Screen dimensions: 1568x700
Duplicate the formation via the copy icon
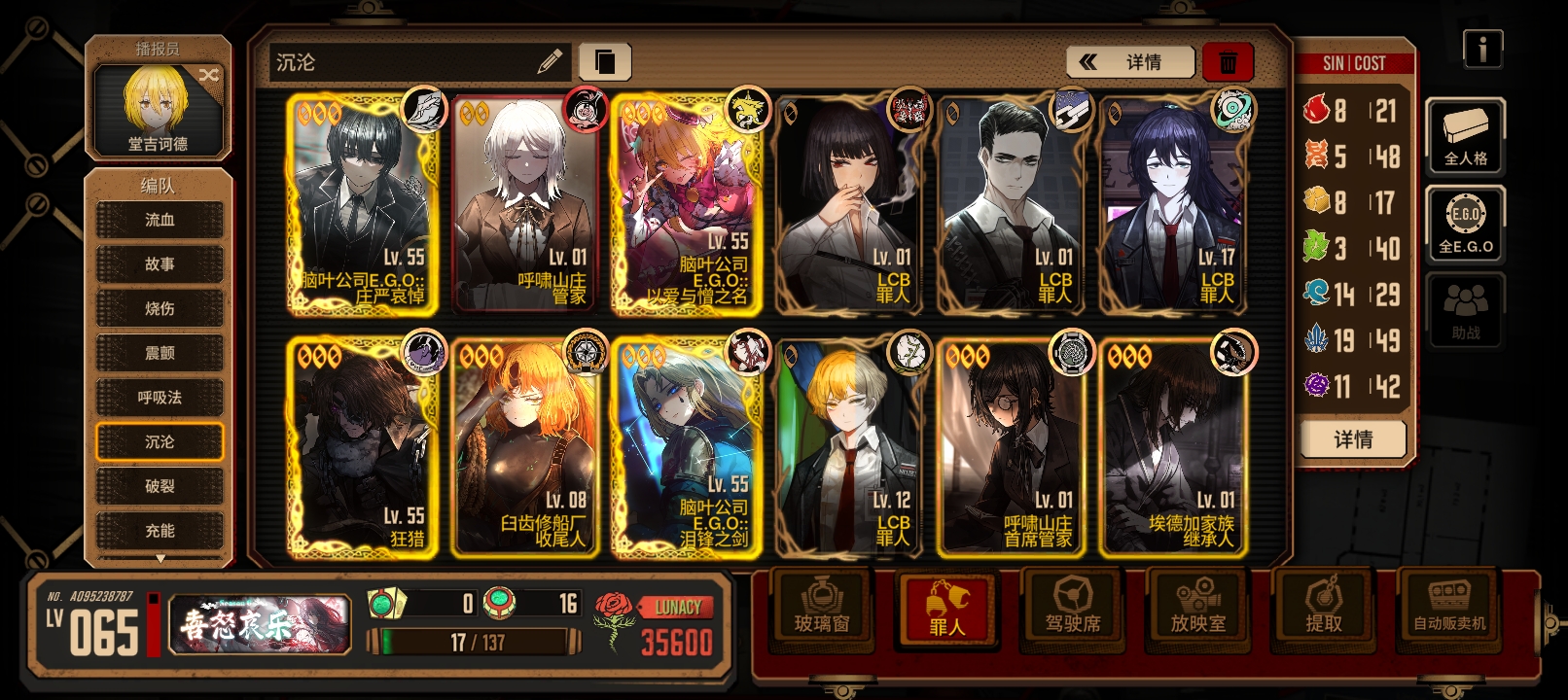(x=605, y=60)
